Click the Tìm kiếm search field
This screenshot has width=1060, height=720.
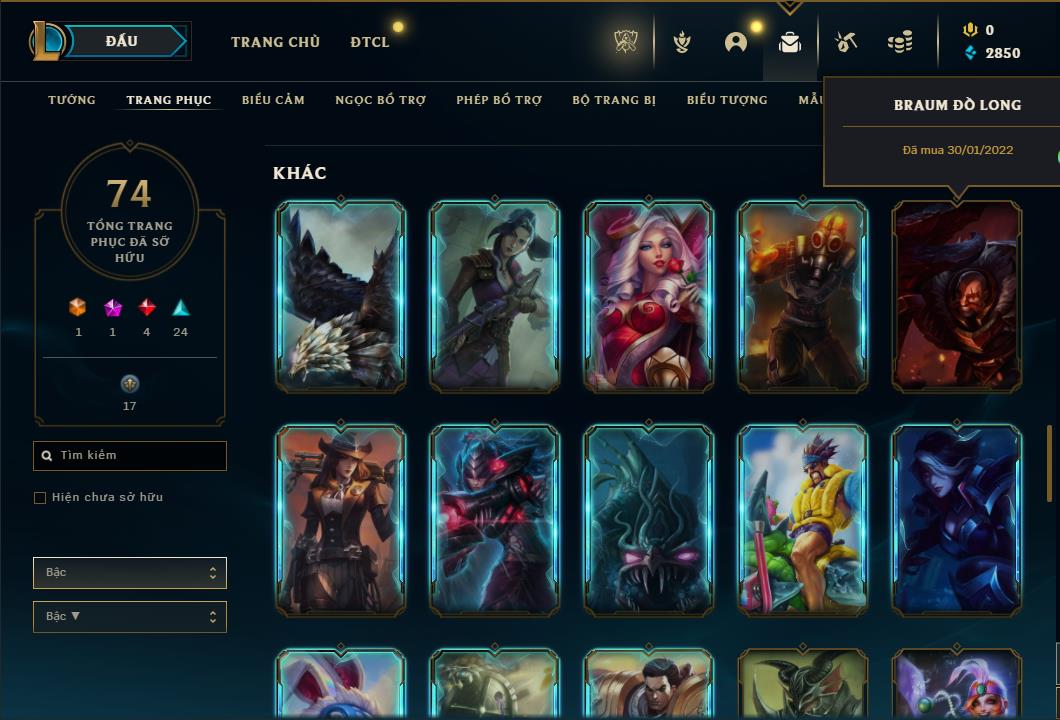click(x=130, y=456)
